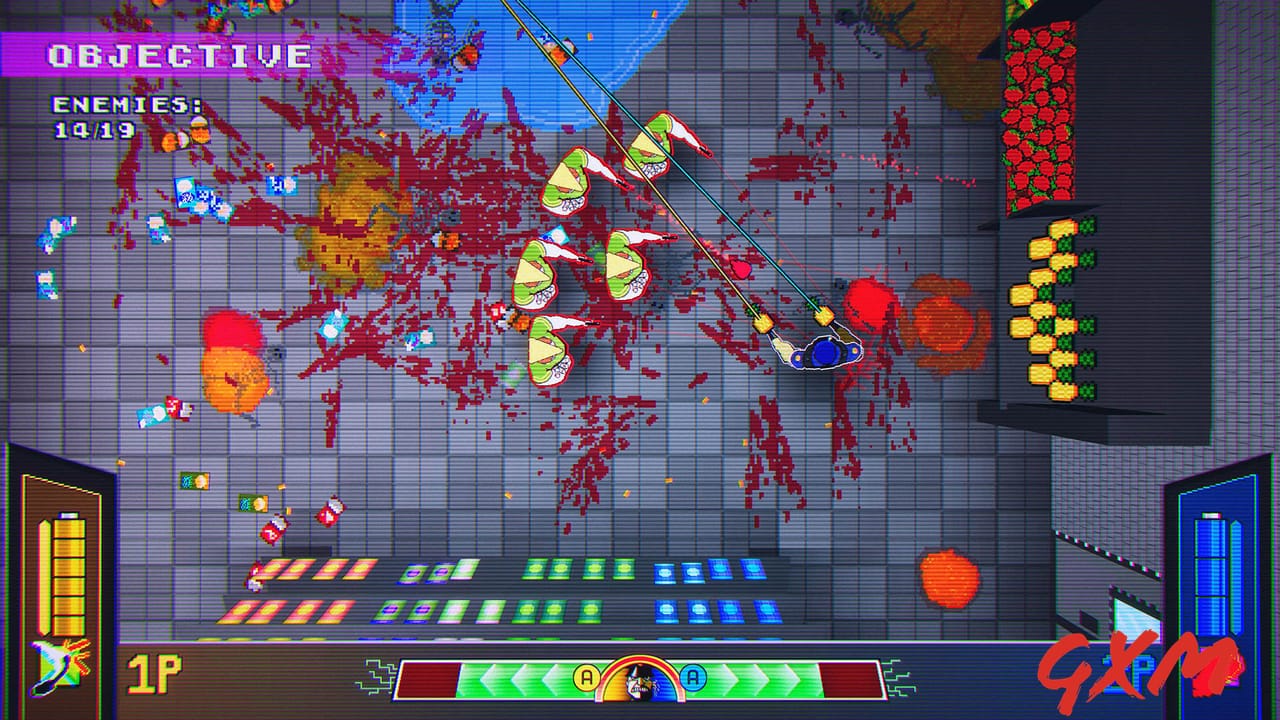Image resolution: width=1280 pixels, height=720 pixels.
Task: Click the yellow A button prompt on the meter
Action: point(587,677)
